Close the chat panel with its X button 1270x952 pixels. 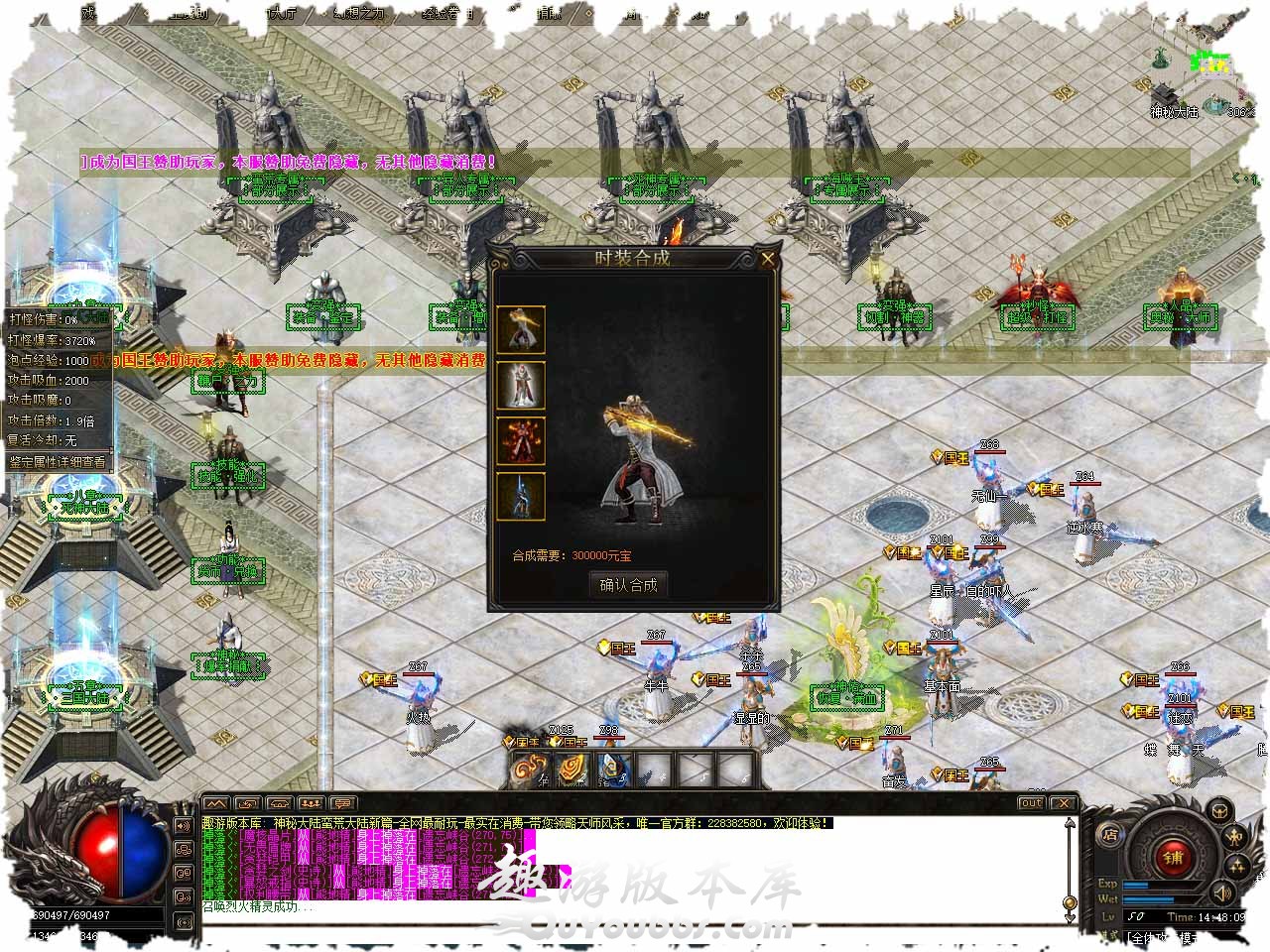1063,803
